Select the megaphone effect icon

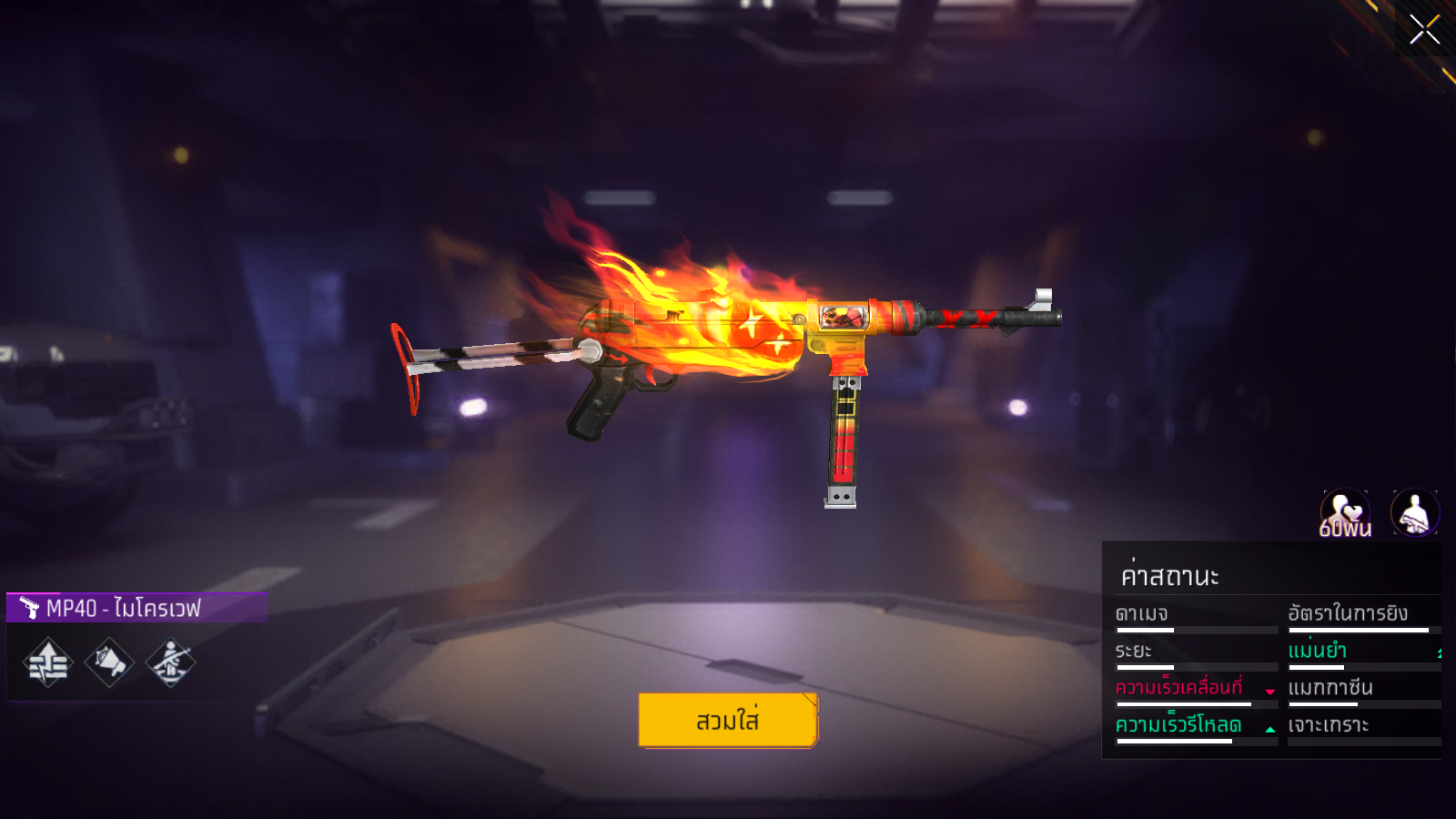(x=109, y=662)
